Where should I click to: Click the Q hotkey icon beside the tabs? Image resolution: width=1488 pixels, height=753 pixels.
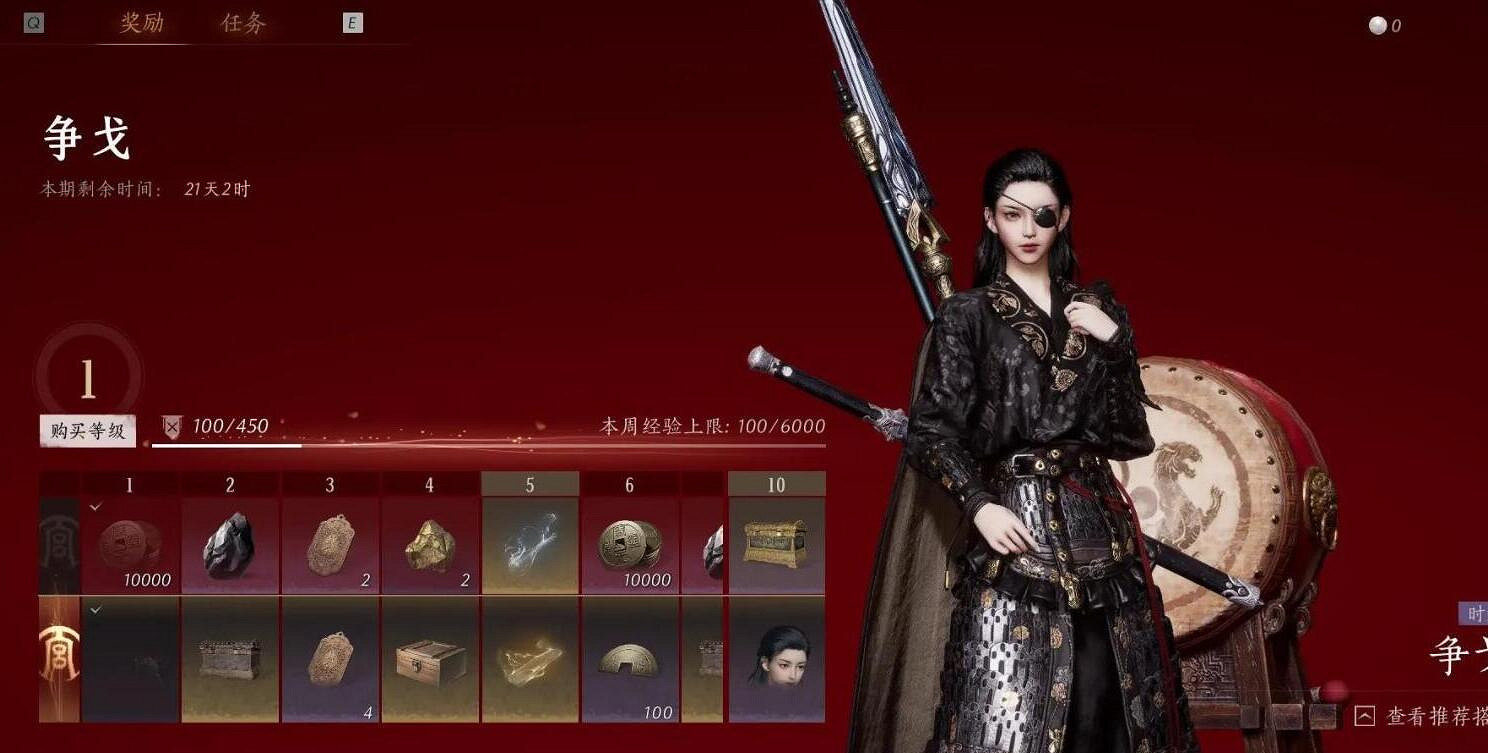pos(33,22)
